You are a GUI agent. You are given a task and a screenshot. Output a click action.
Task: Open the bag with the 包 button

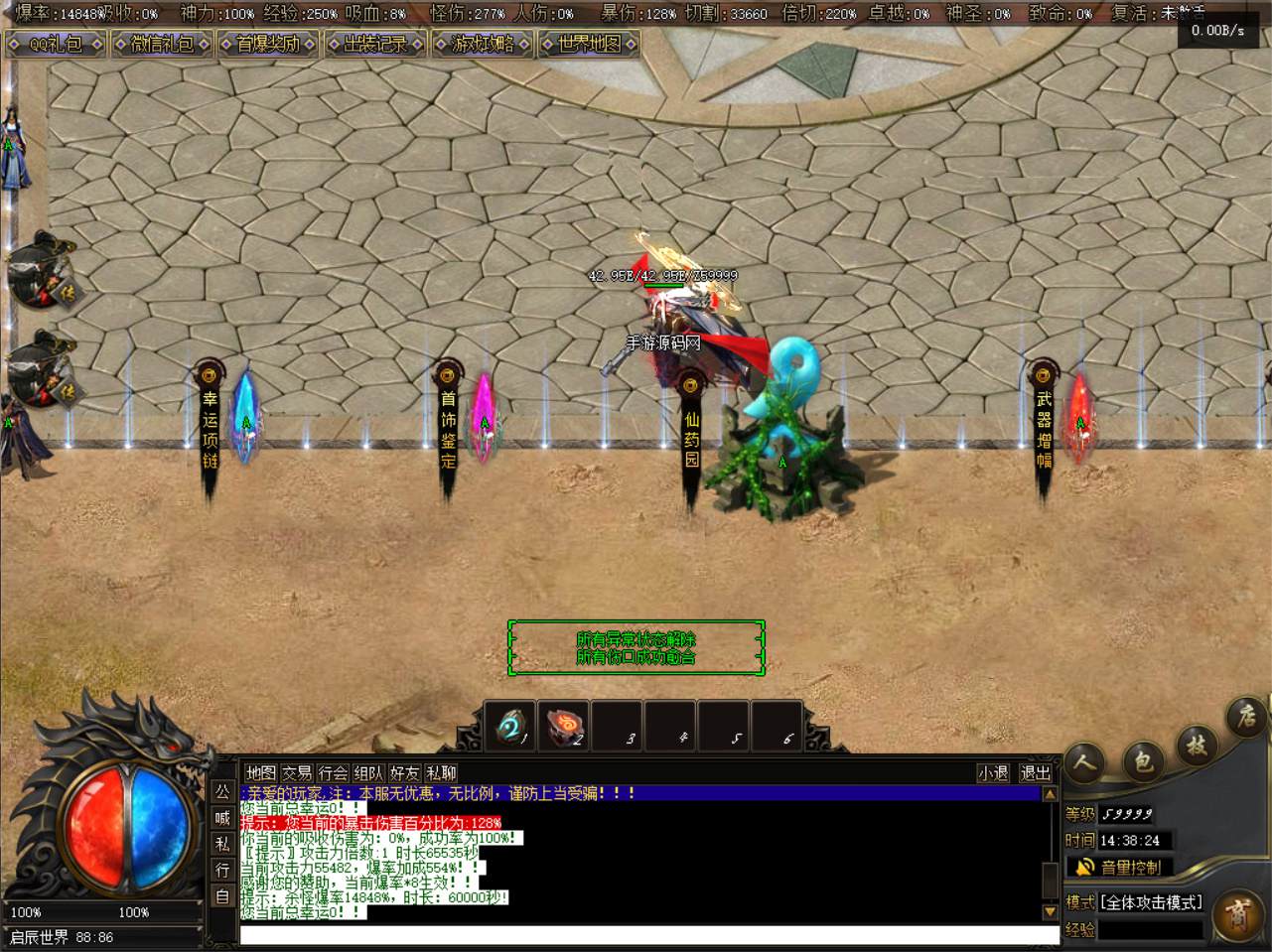(x=1142, y=760)
